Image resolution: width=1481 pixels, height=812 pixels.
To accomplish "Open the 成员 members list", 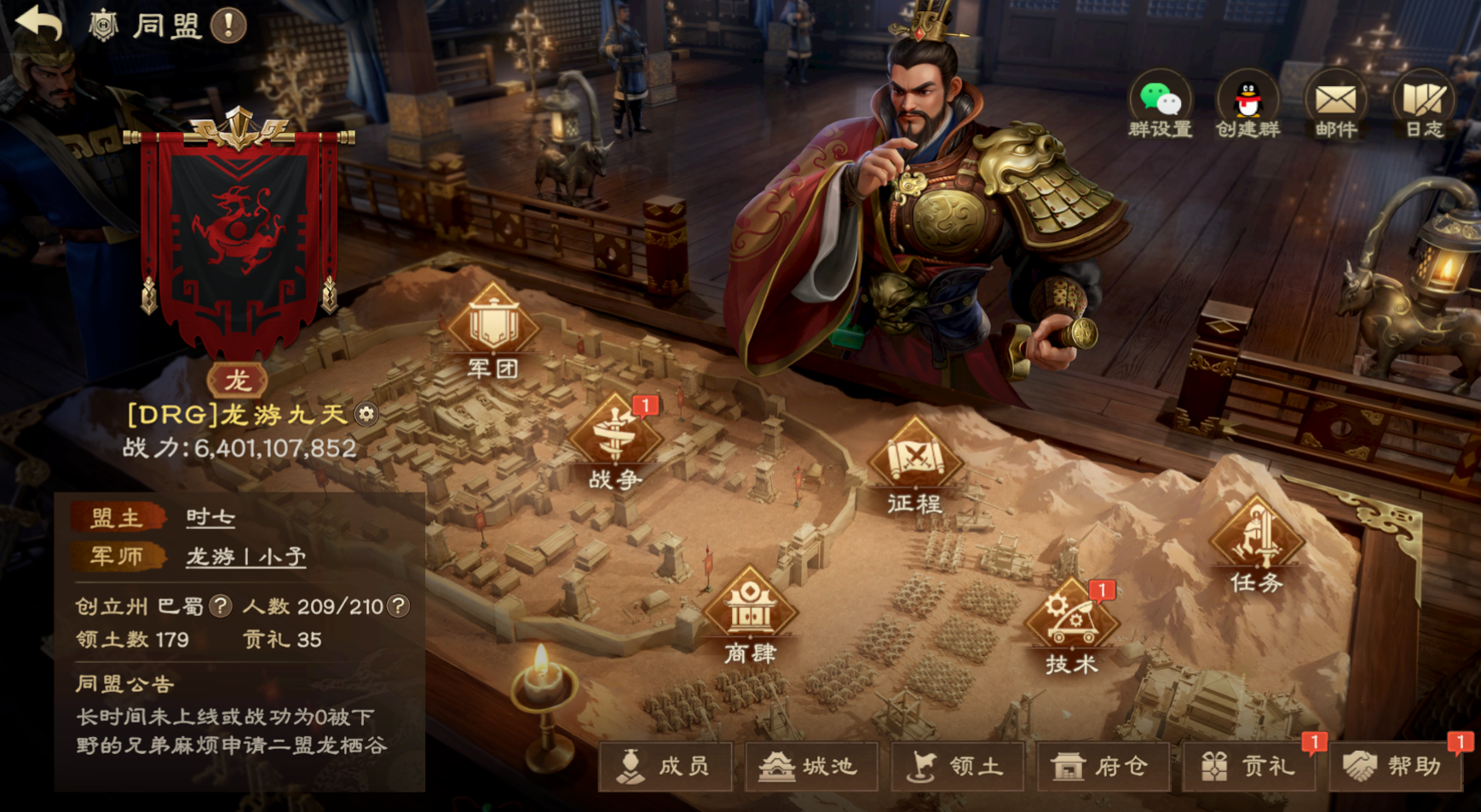I will [x=666, y=767].
